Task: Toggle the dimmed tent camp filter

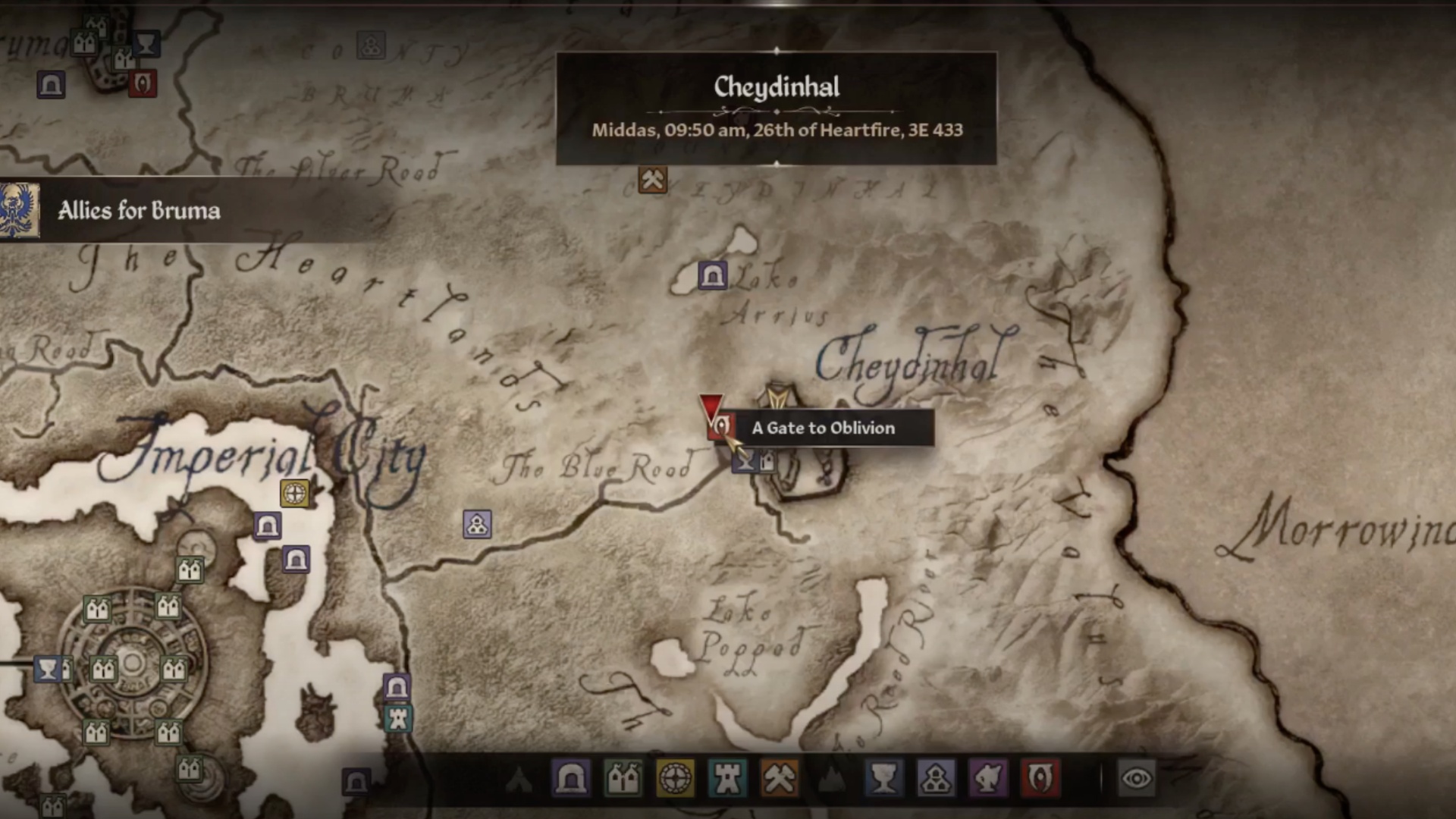Action: [519, 778]
